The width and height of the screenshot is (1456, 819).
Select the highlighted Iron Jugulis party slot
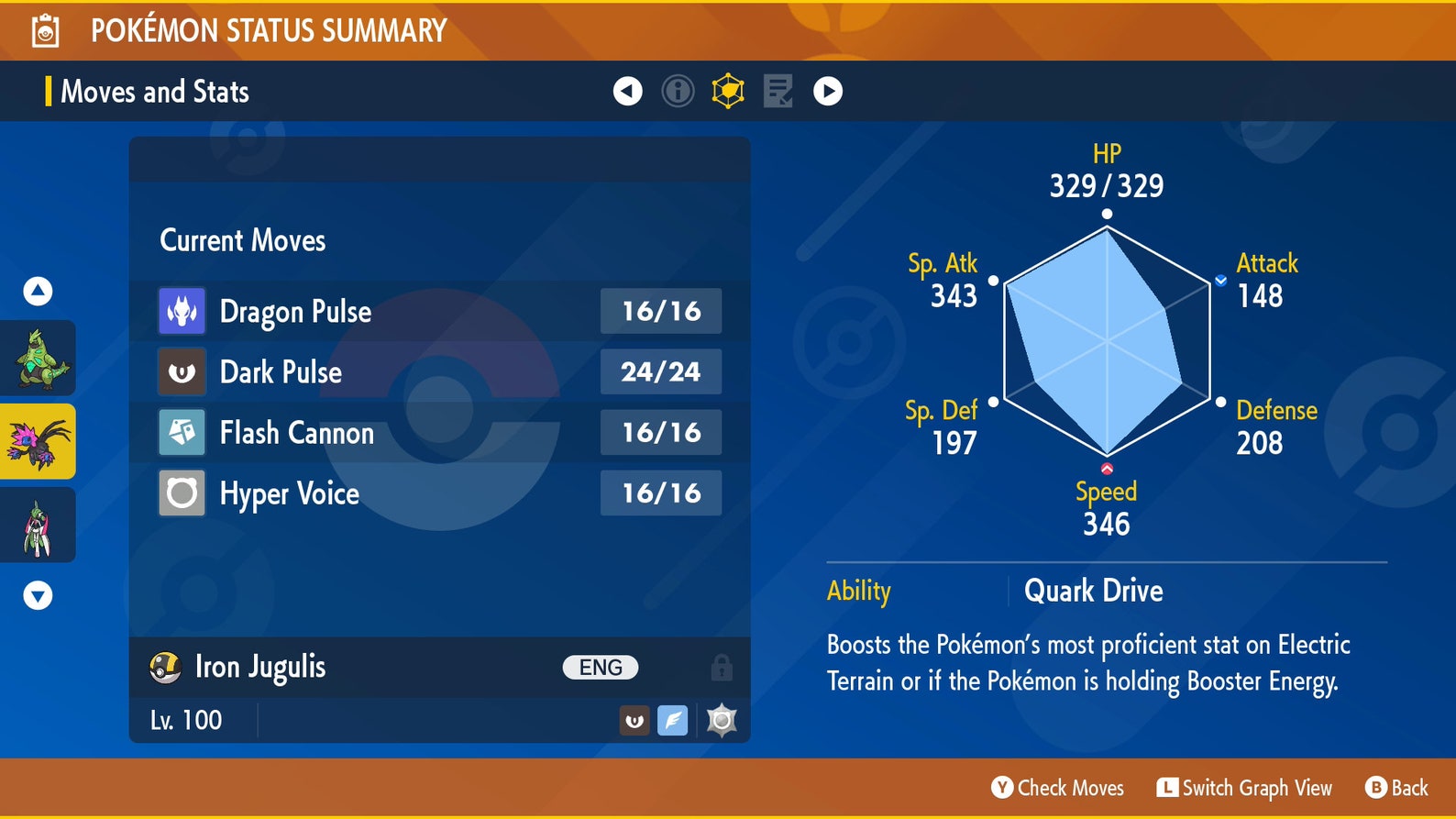point(39,441)
